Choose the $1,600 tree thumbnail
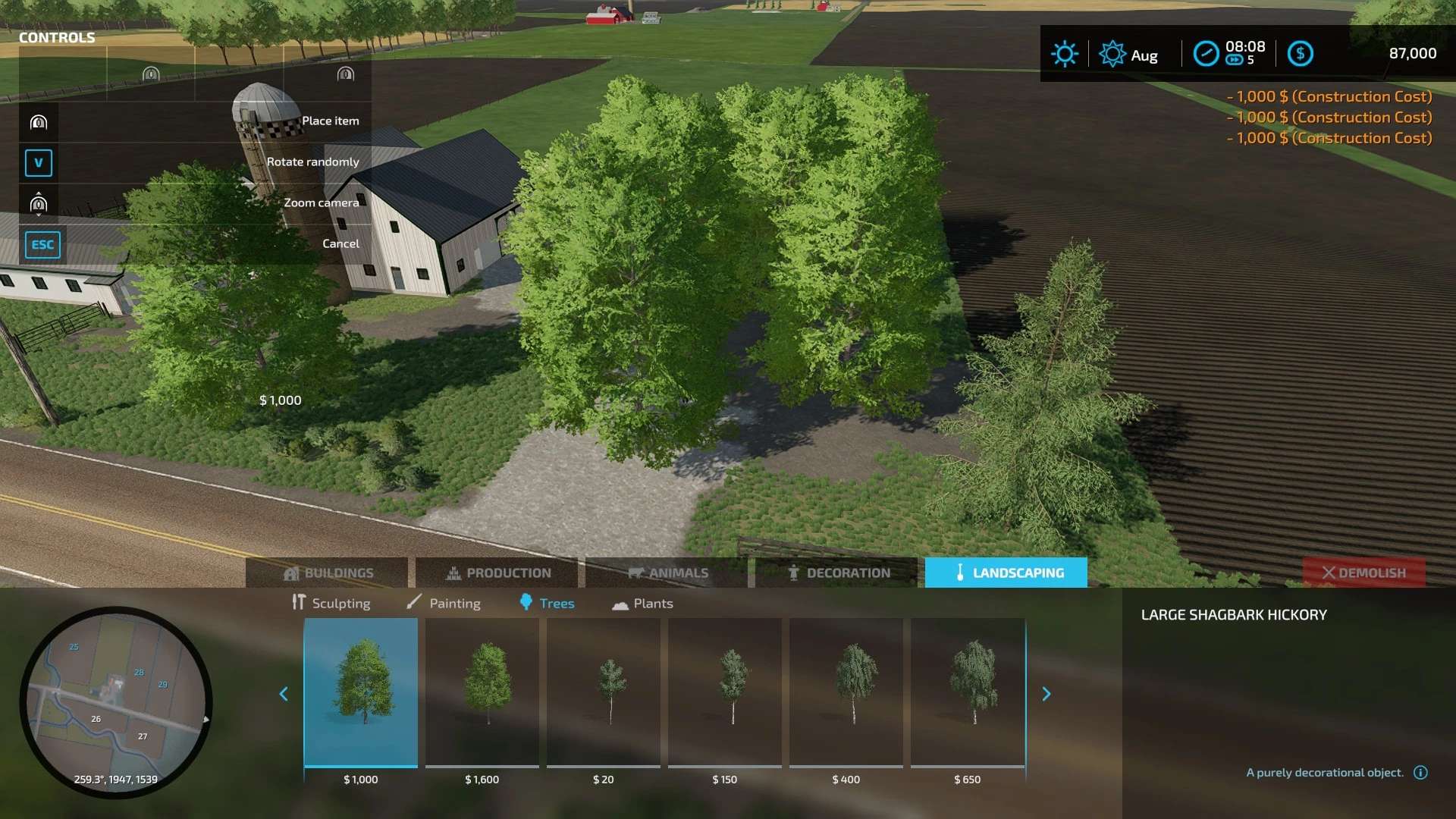This screenshot has height=819, width=1456. pos(482,692)
